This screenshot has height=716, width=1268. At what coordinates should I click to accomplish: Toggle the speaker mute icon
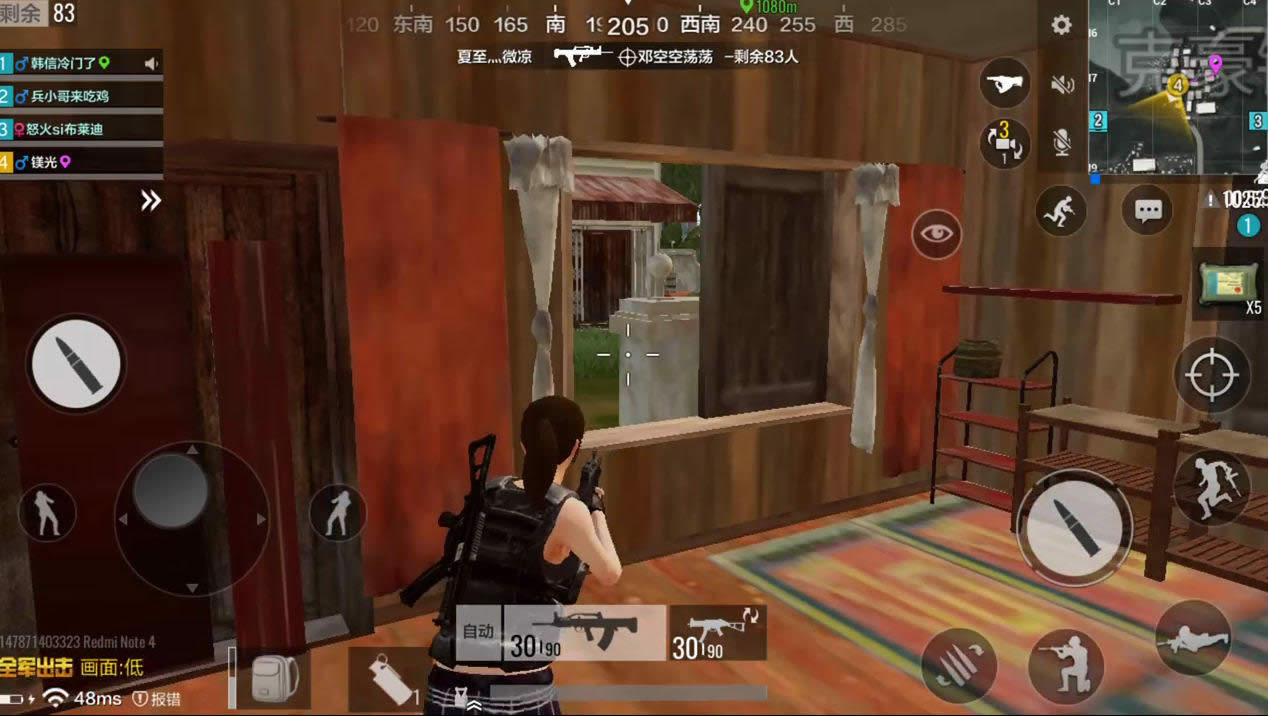pyautogui.click(x=1061, y=85)
